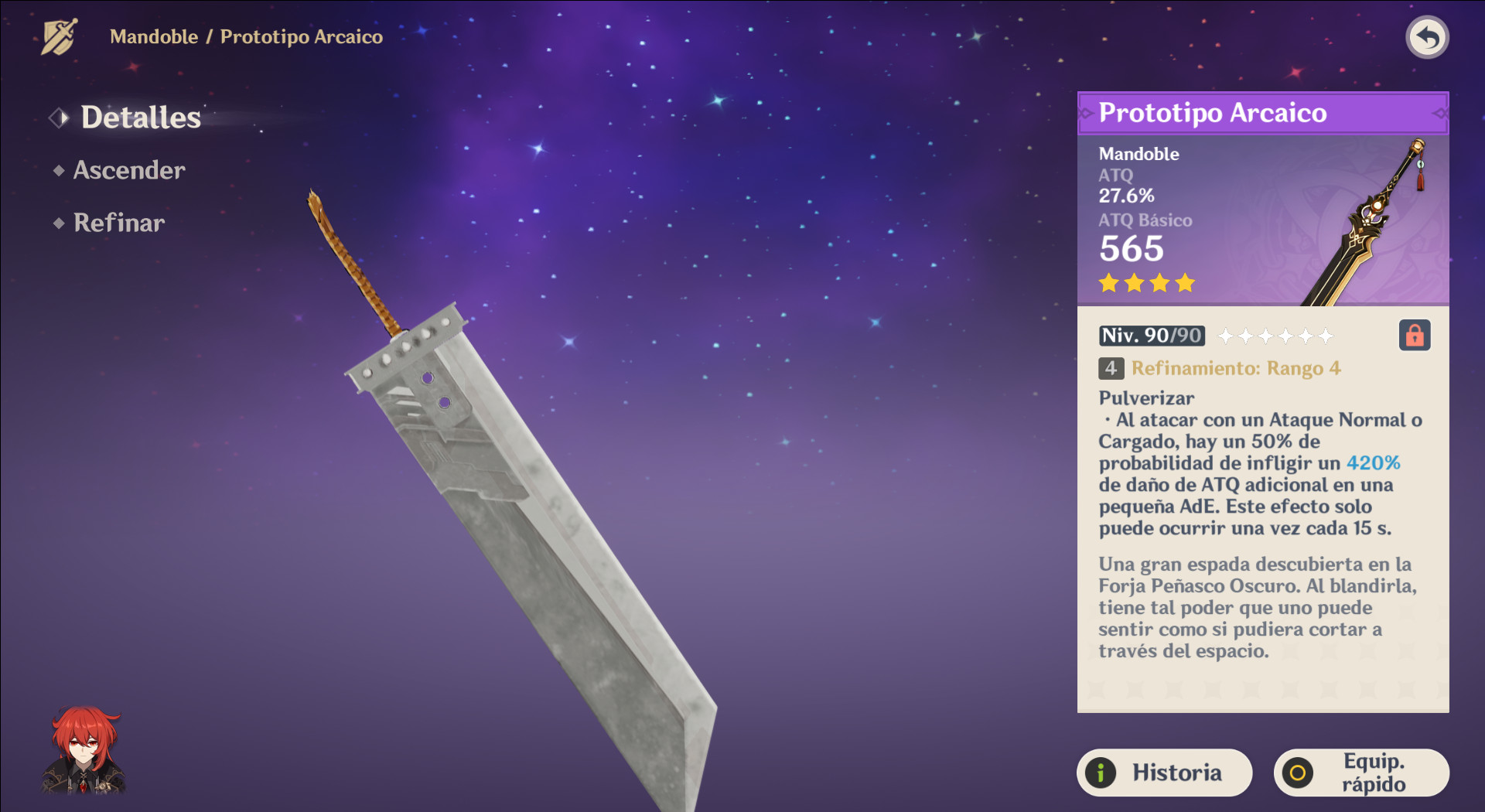Lock the Prototipo Arcaico weapon
The image size is (1485, 812).
[x=1414, y=335]
